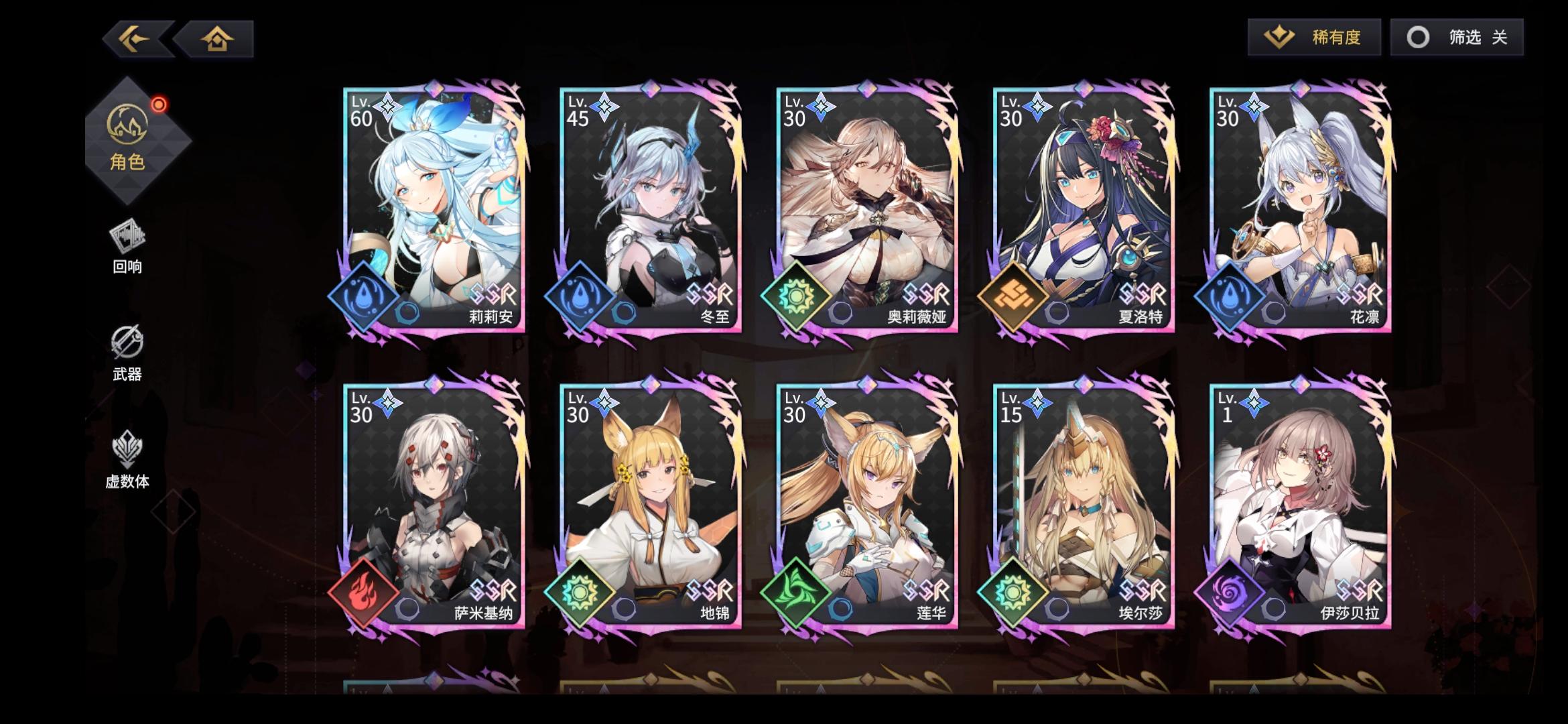Open the 稀有度 rarity sort dropdown
This screenshot has width=1568, height=724.
(x=1313, y=38)
